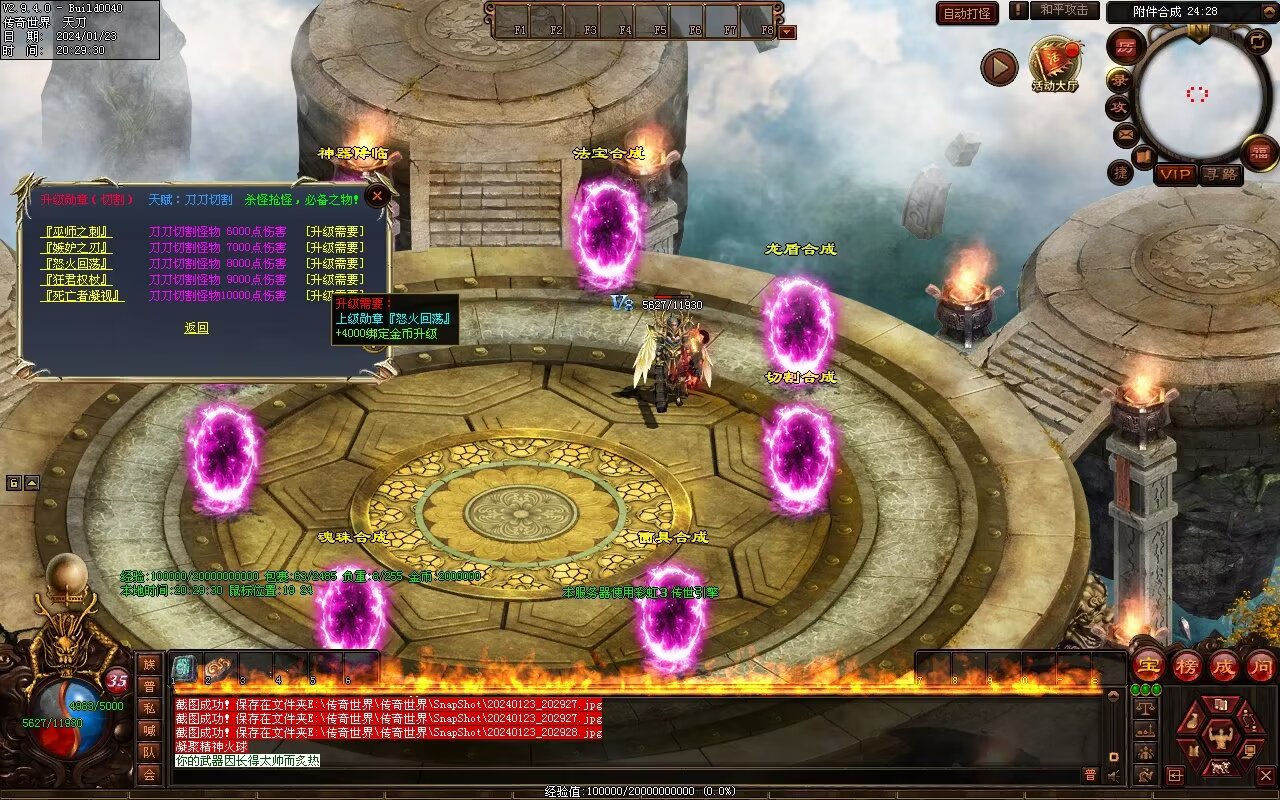Open the mail envelope icon by the minimap
1280x800 pixels.
(x=1126, y=133)
